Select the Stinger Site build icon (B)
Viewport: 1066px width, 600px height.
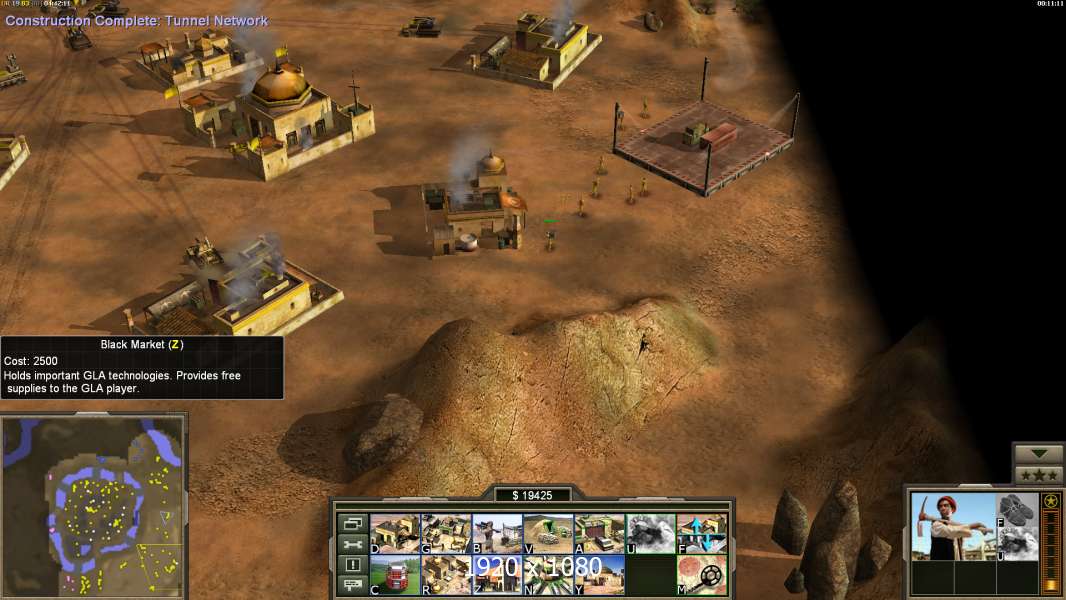(497, 534)
